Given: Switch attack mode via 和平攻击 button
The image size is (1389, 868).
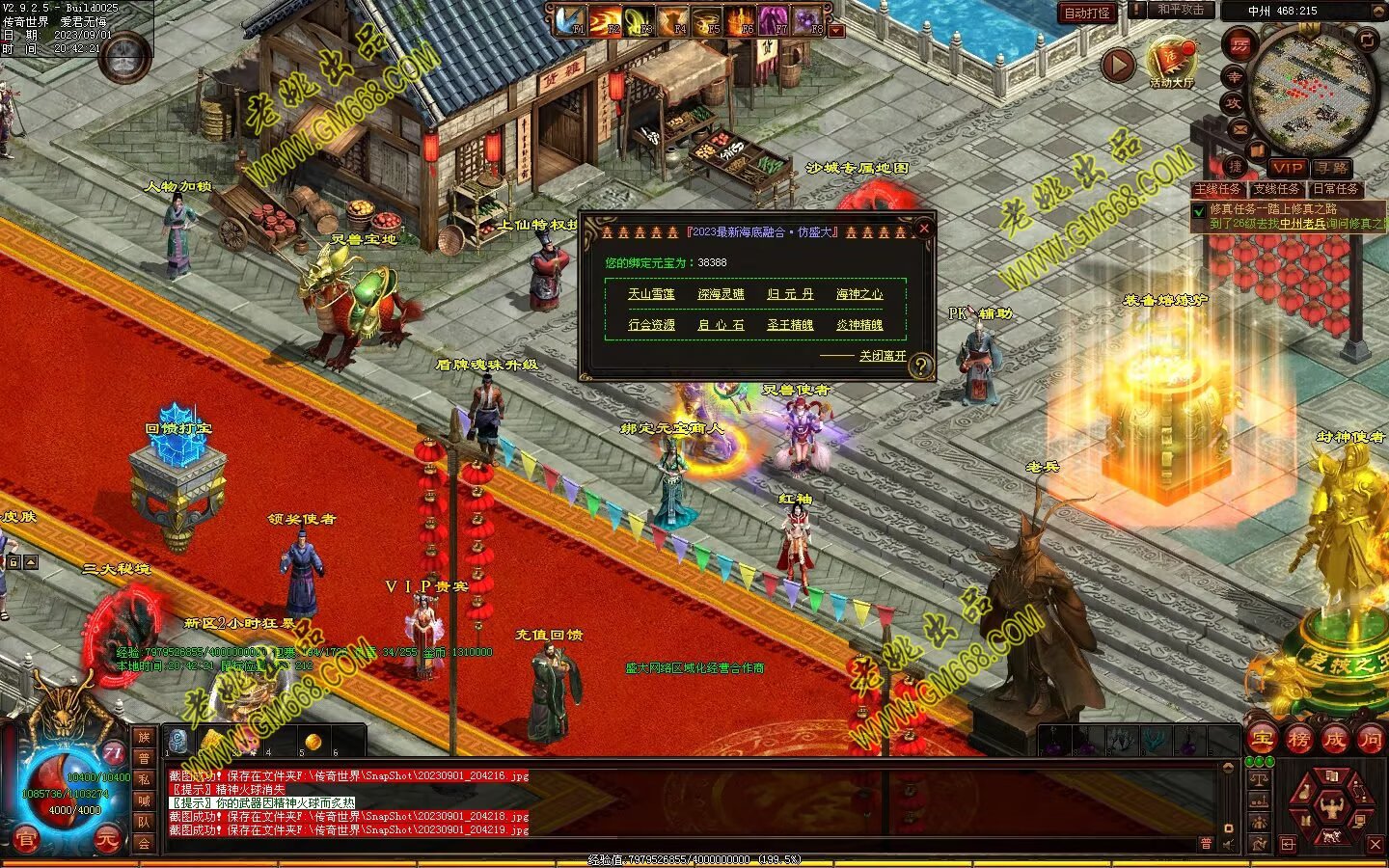Looking at the screenshot, I should coord(1181,10).
